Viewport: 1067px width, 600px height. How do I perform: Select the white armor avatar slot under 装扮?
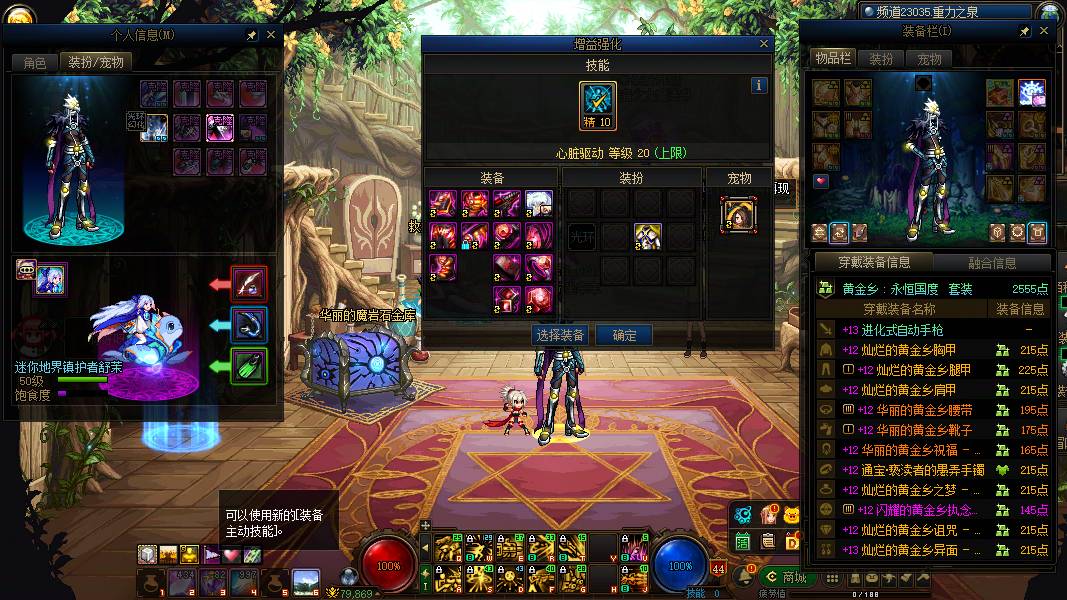click(x=647, y=237)
